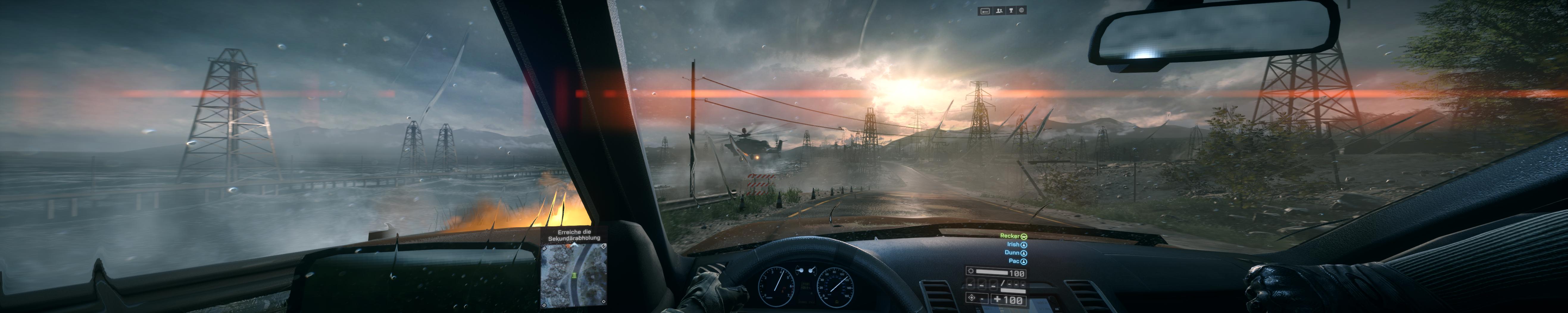Click the arrow icon in the top bar
This screenshot has height=313, width=1568.
tap(985, 11)
